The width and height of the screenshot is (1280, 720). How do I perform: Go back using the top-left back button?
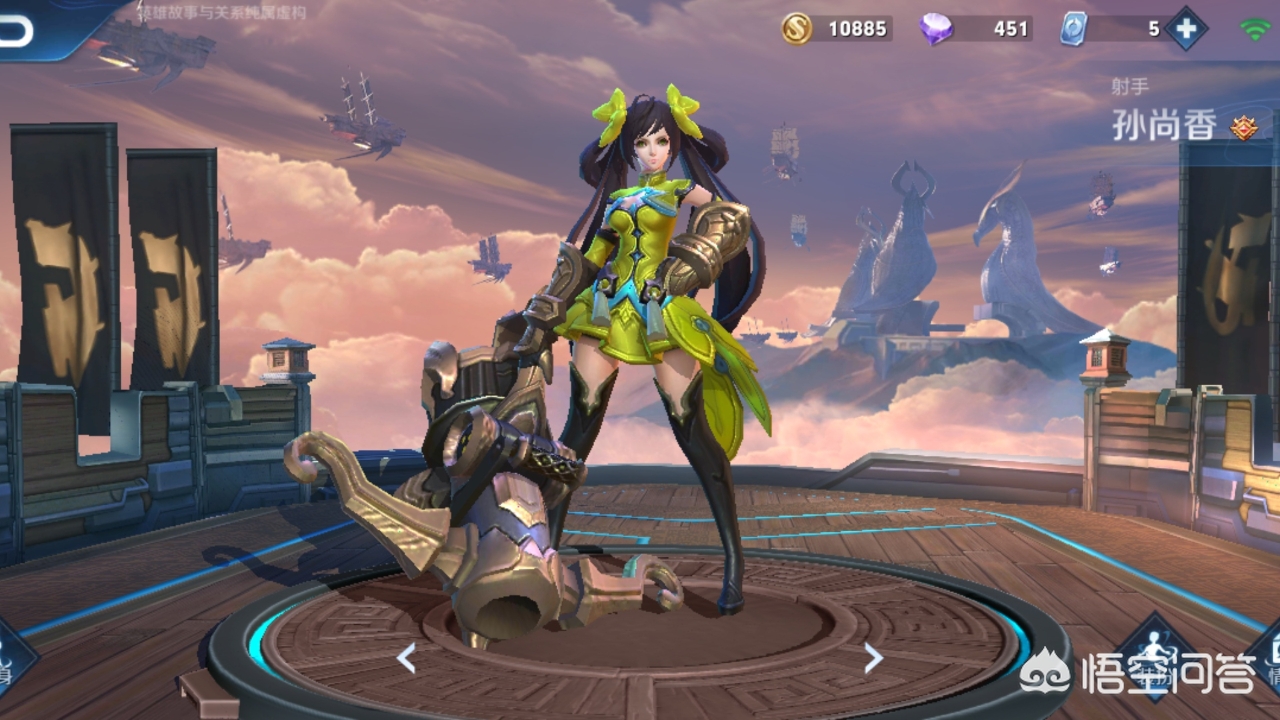[x=18, y=32]
